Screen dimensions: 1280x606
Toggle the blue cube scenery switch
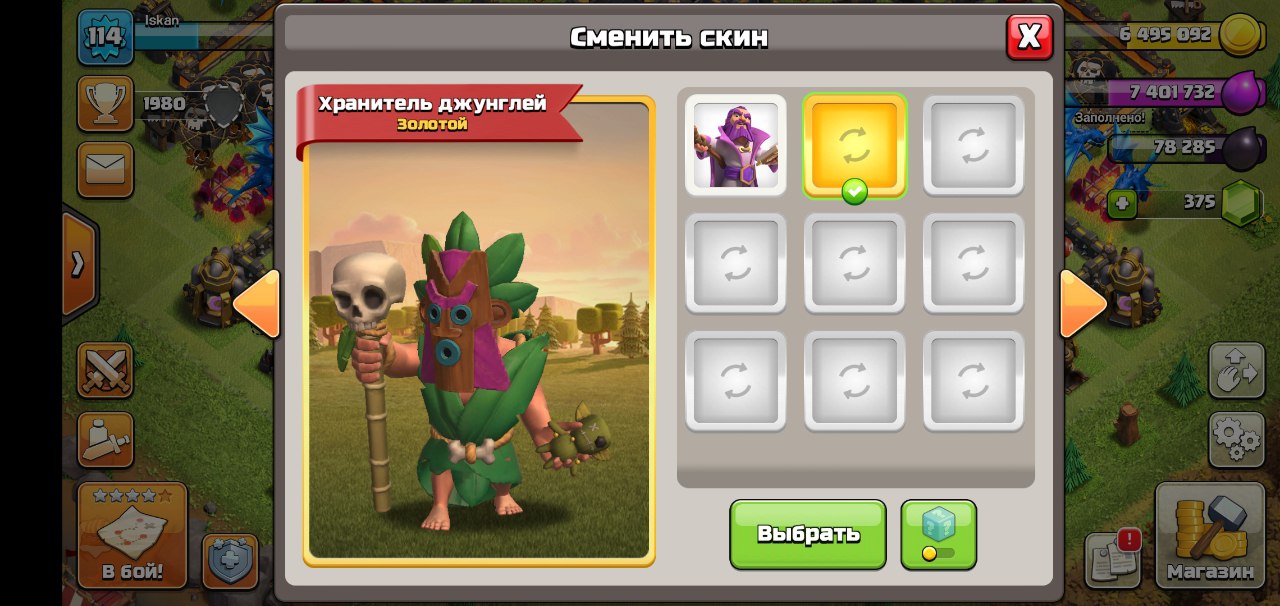938,534
